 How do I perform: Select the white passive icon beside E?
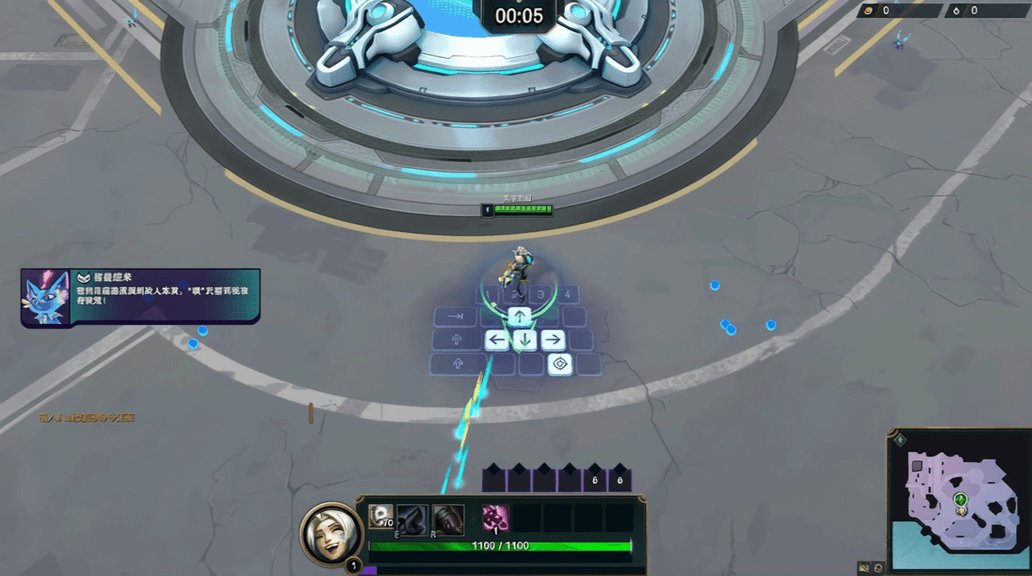tap(380, 516)
